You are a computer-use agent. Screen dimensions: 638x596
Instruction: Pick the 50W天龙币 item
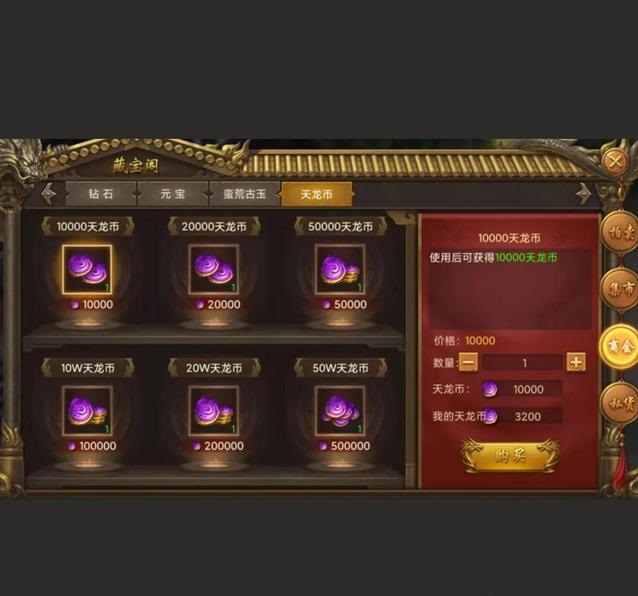(x=339, y=410)
